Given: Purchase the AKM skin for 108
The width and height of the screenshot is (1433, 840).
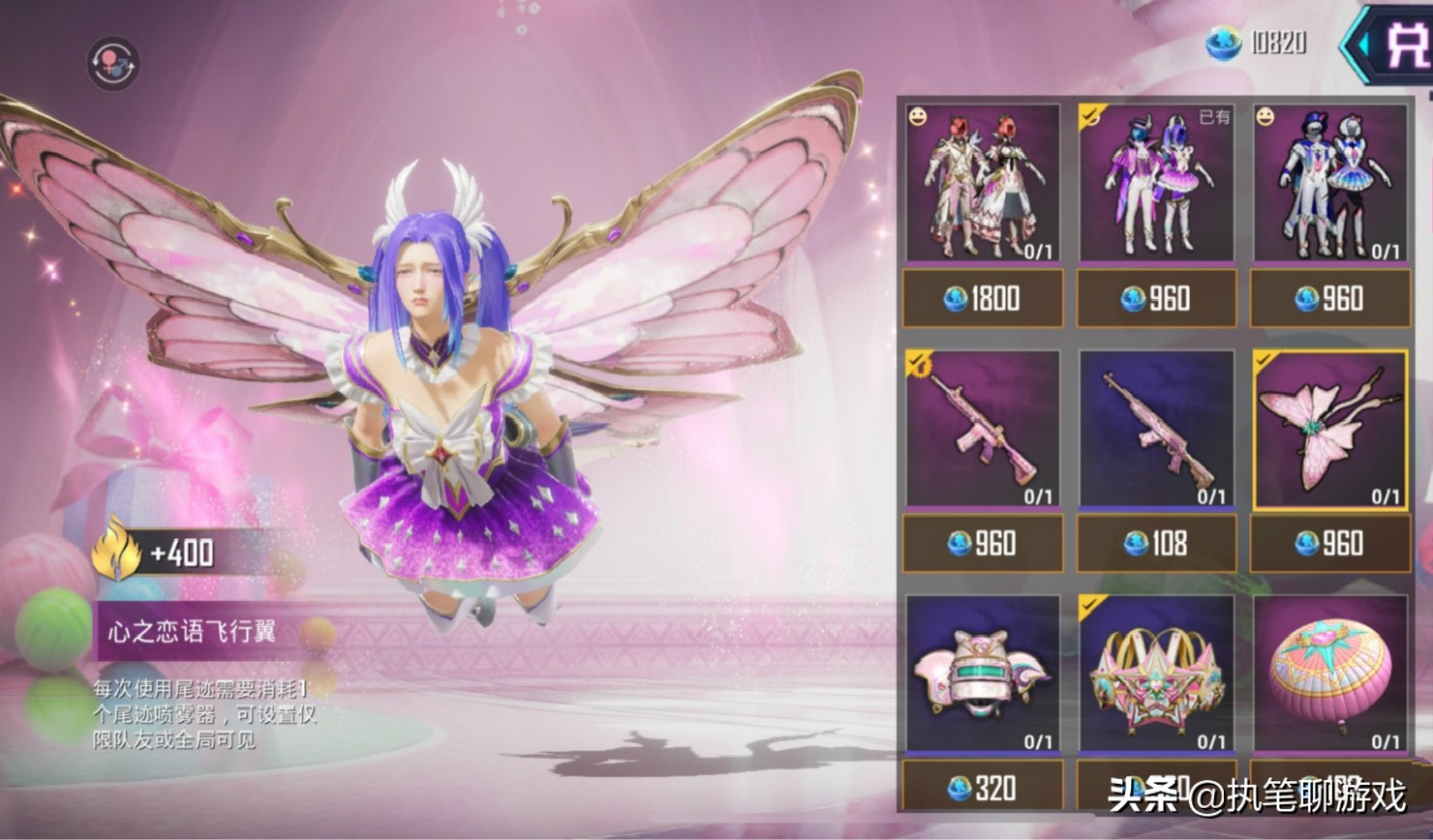Looking at the screenshot, I should (1156, 543).
